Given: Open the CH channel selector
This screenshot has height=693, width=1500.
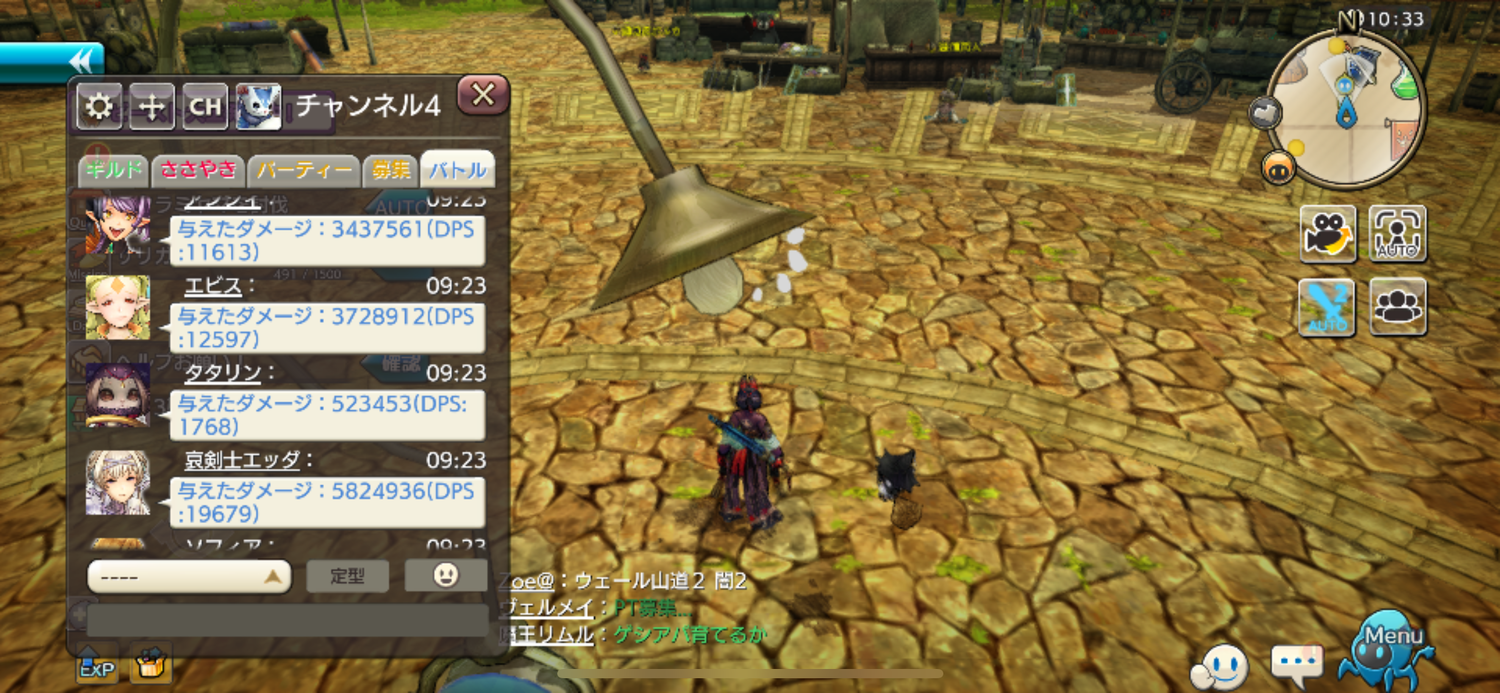Looking at the screenshot, I should click(205, 107).
